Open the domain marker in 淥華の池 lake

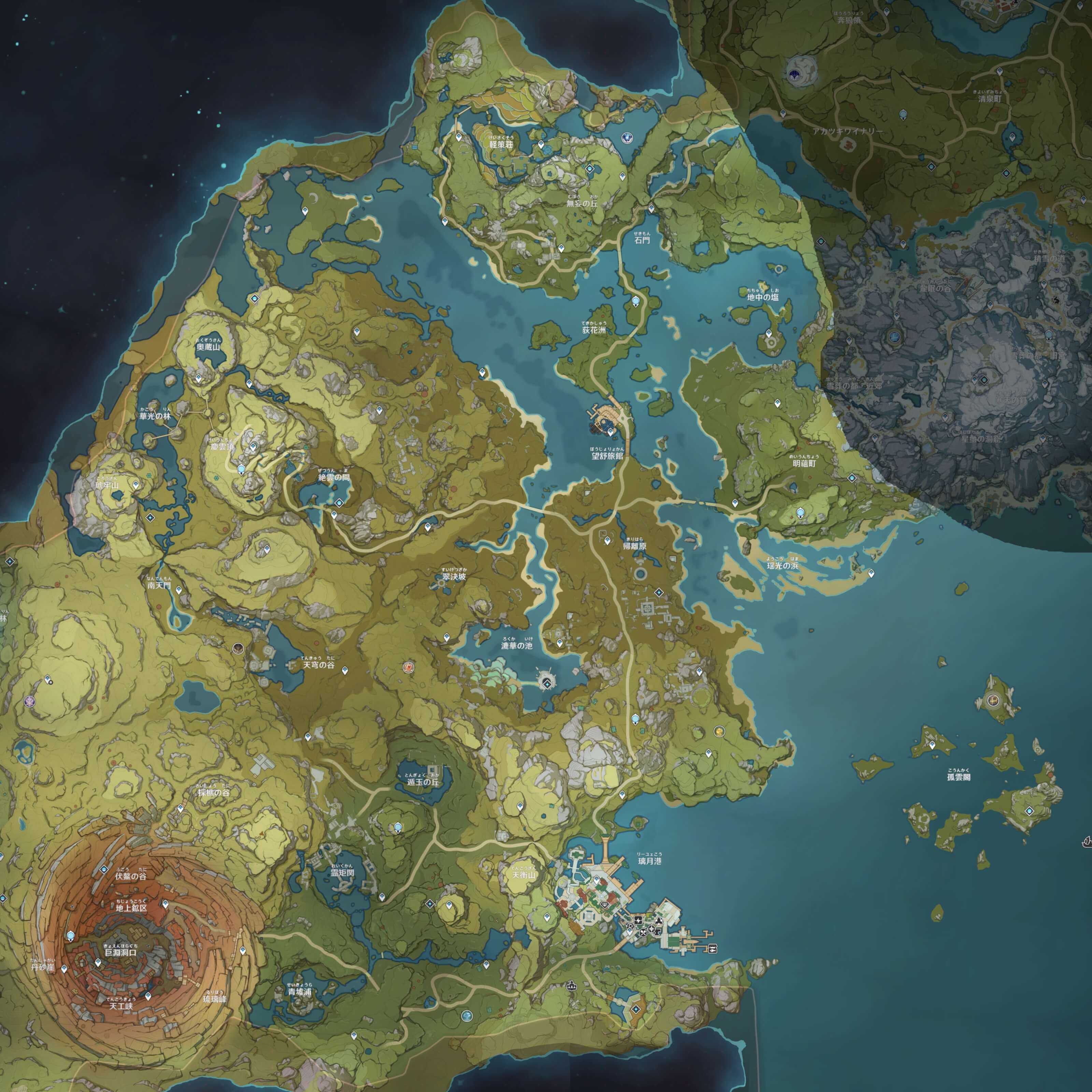[x=547, y=685]
